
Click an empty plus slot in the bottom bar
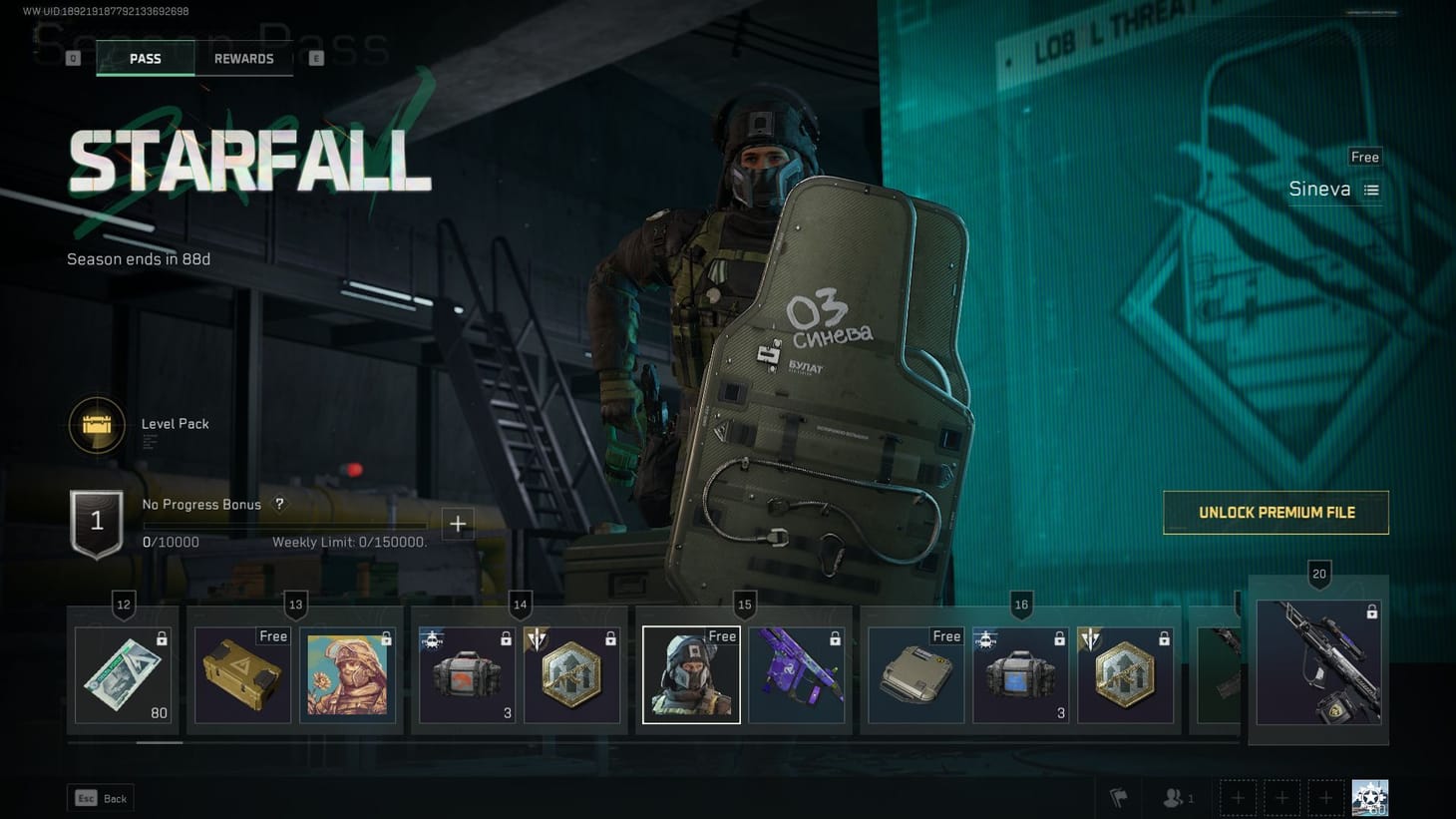[x=1238, y=797]
